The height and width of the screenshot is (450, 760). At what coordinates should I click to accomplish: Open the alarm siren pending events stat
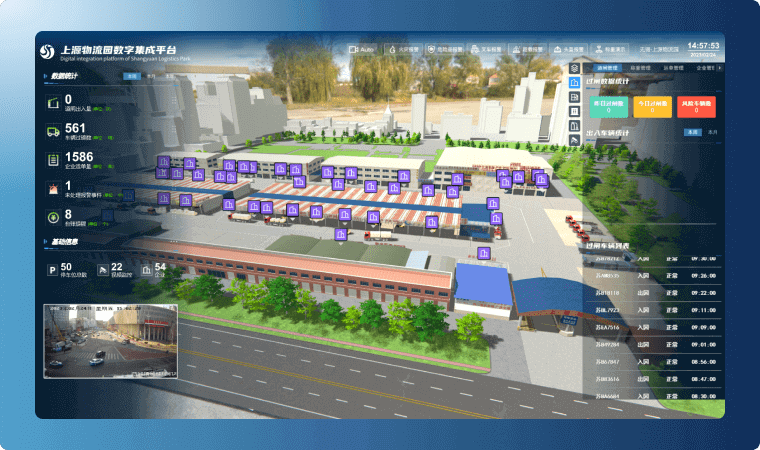coord(51,187)
